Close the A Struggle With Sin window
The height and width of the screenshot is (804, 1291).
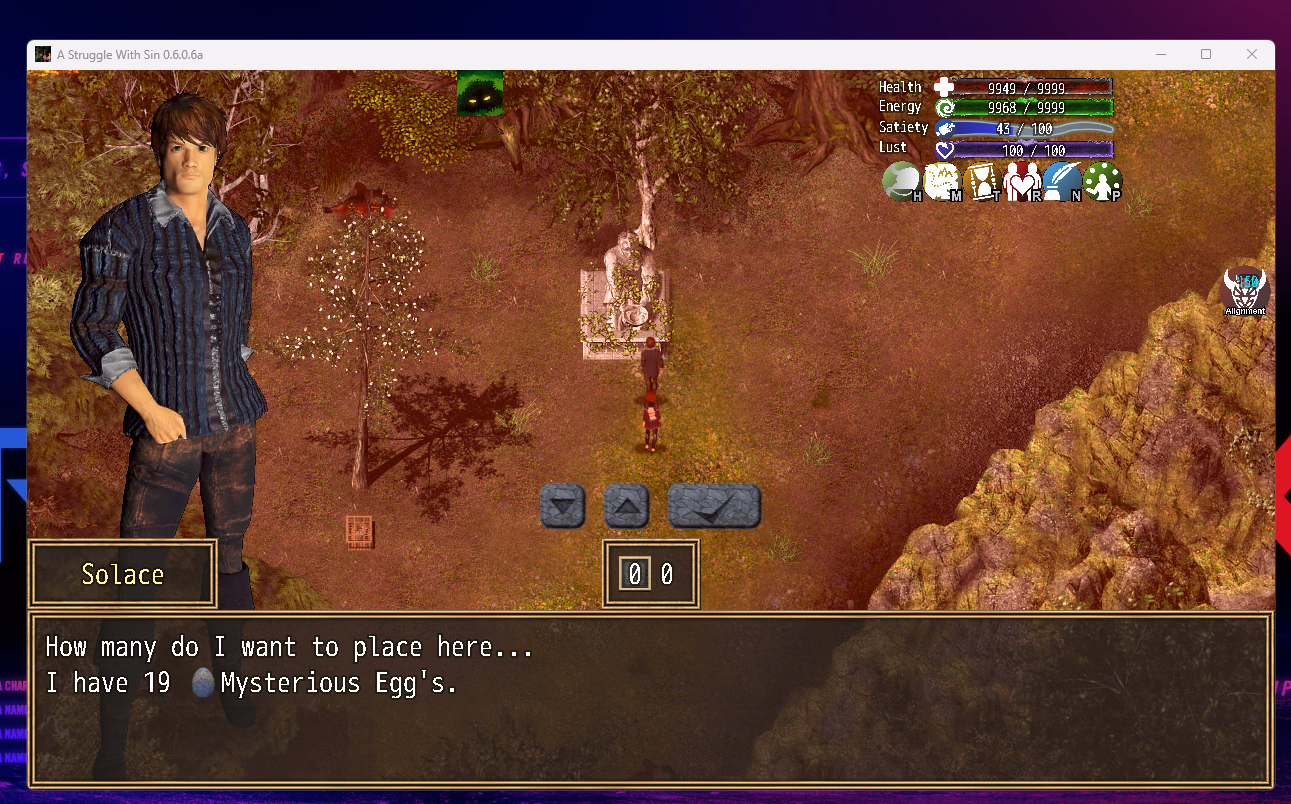1252,54
